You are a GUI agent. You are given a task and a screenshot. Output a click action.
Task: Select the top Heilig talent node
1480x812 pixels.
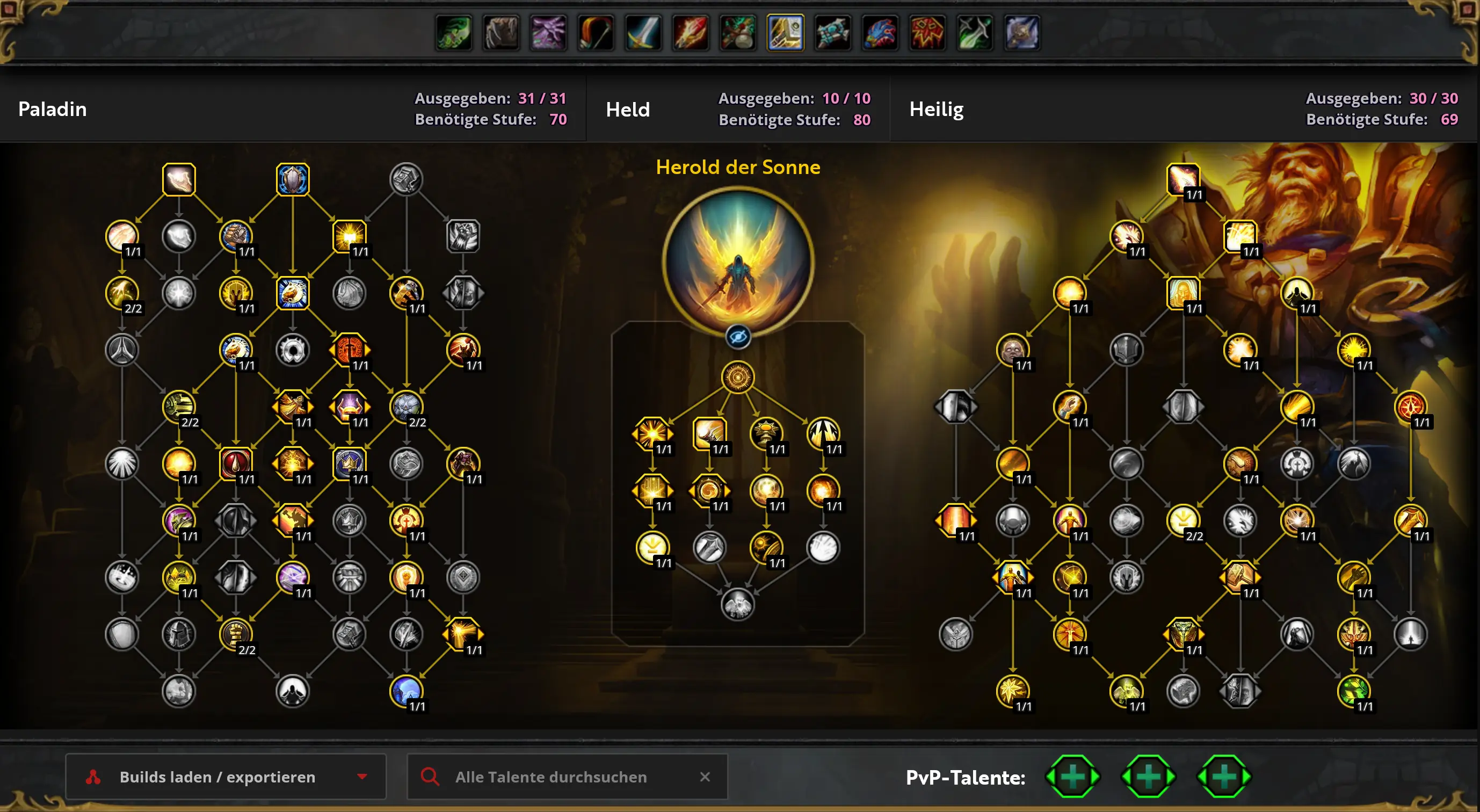(x=1182, y=179)
